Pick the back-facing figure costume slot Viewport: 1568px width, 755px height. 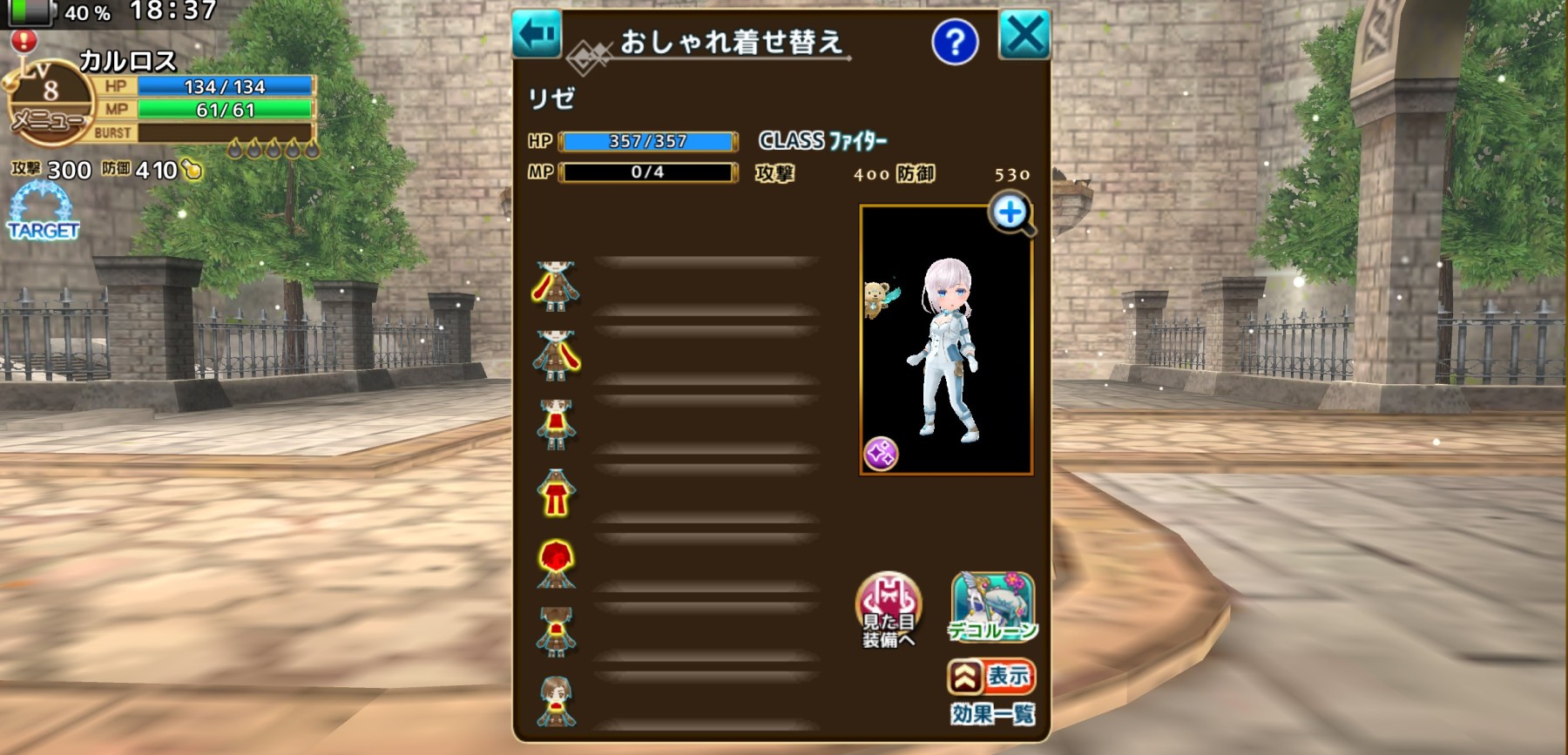pyautogui.click(x=556, y=632)
